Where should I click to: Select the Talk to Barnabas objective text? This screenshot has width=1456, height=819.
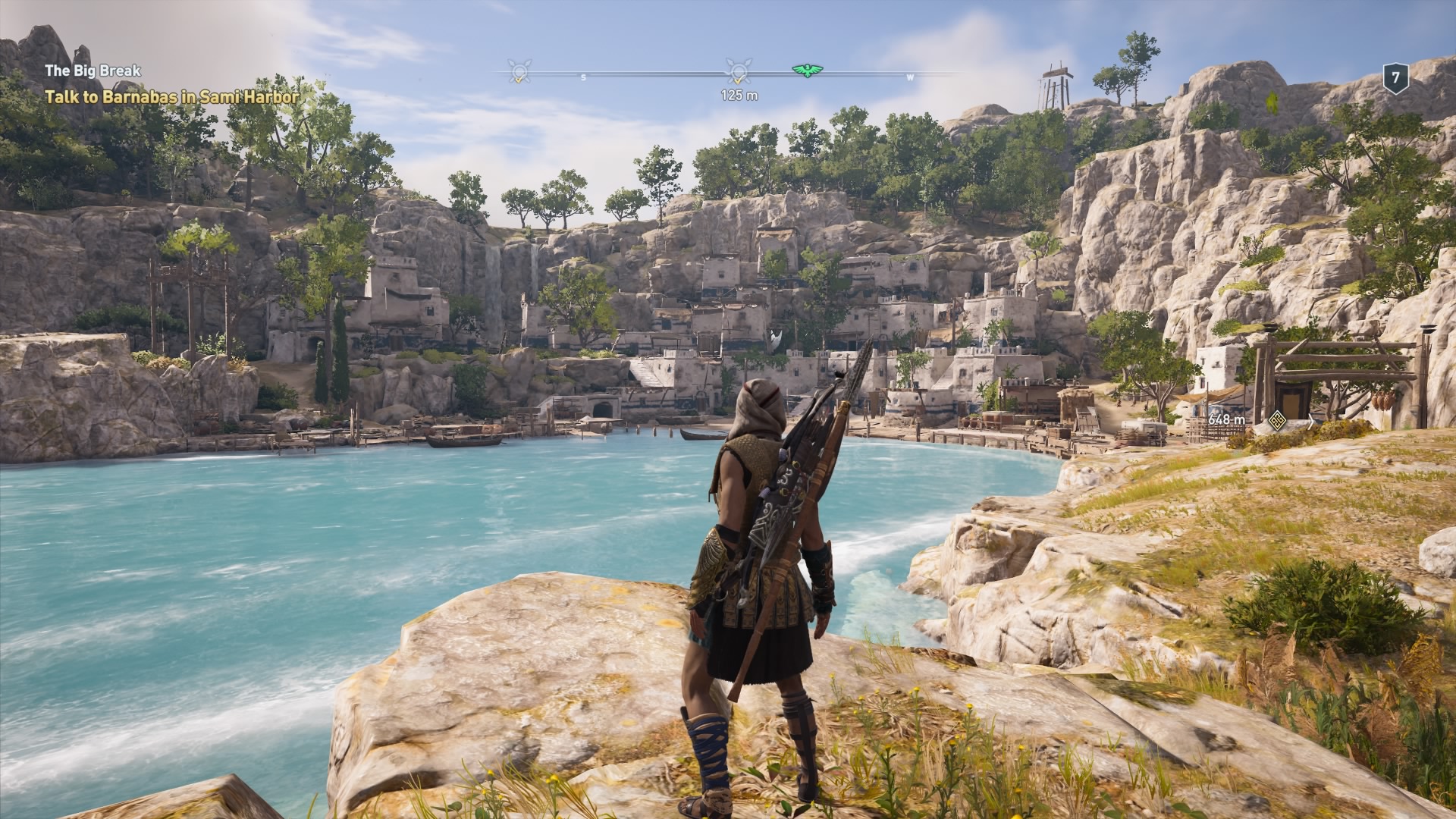coord(171,97)
